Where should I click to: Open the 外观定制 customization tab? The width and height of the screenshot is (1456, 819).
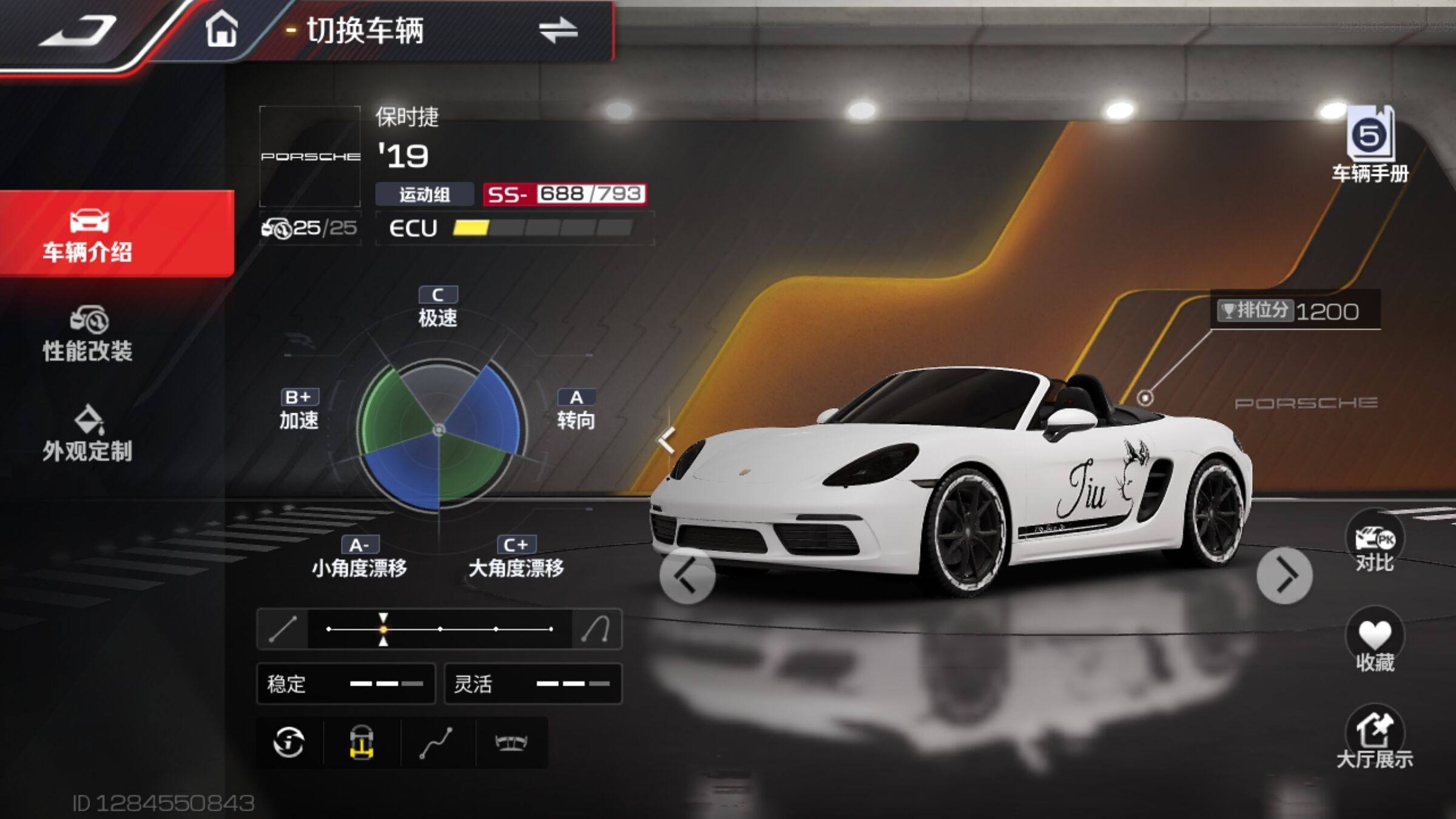click(x=89, y=434)
